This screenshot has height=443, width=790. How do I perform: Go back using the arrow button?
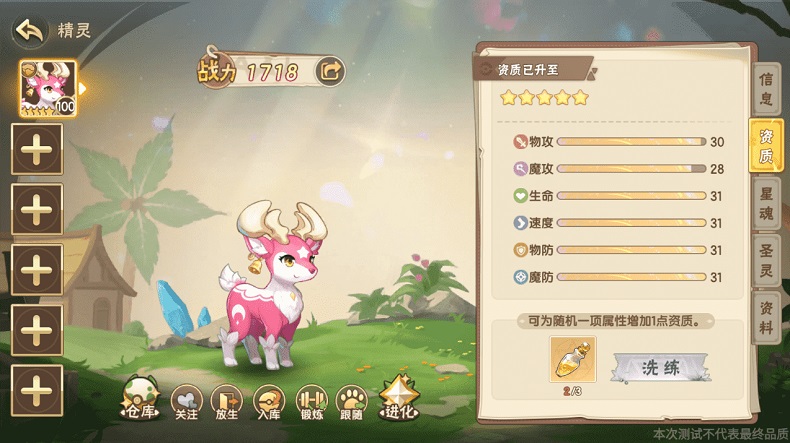(x=30, y=30)
